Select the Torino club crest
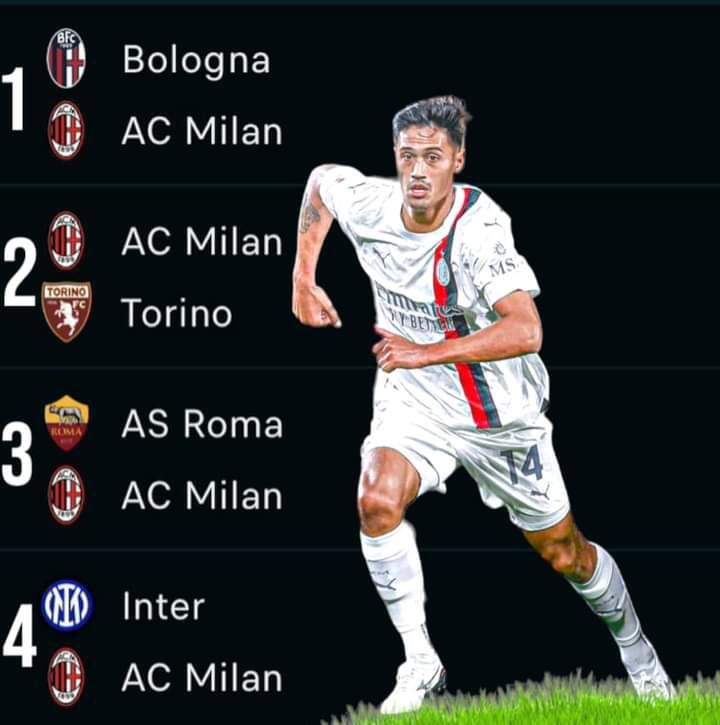720x725 pixels. tap(66, 311)
